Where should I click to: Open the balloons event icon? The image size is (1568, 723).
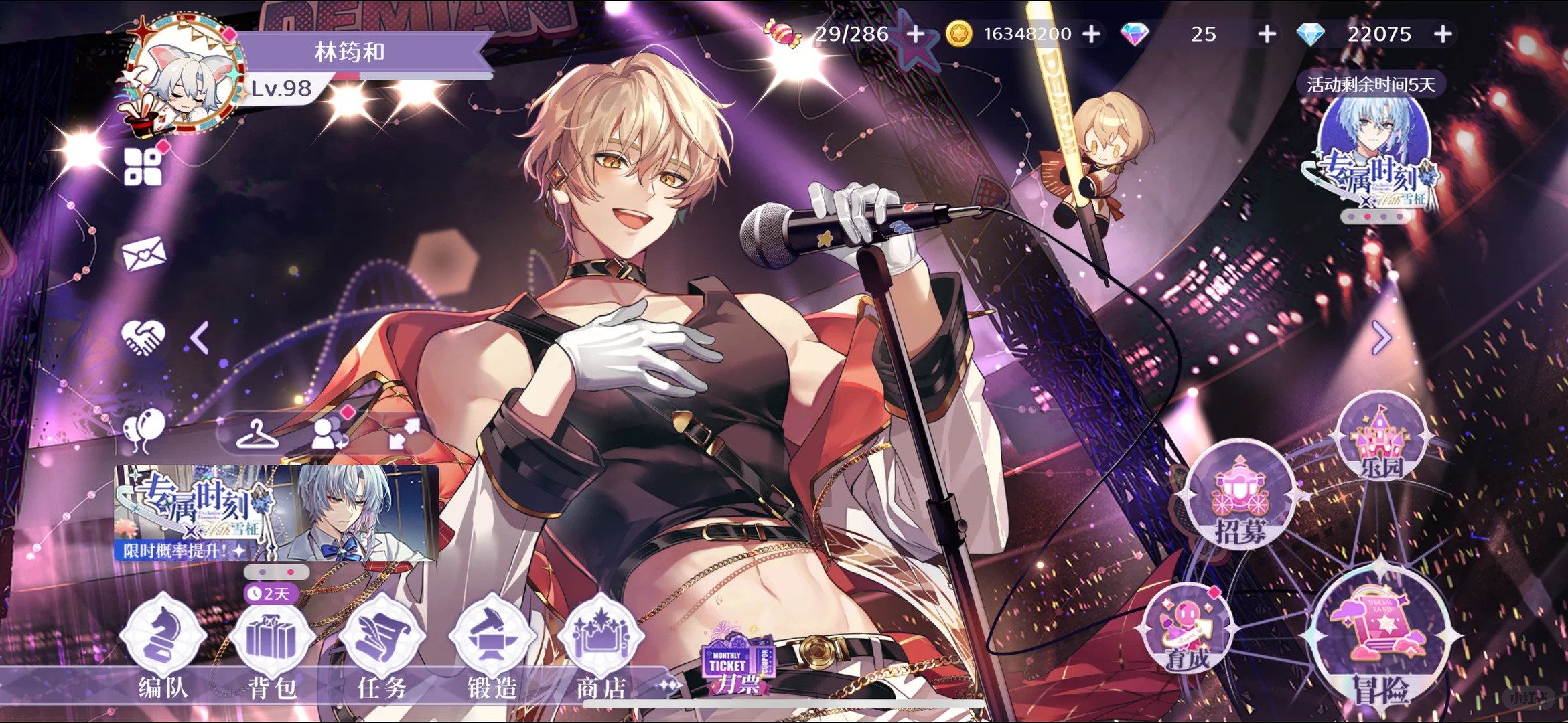click(x=144, y=429)
